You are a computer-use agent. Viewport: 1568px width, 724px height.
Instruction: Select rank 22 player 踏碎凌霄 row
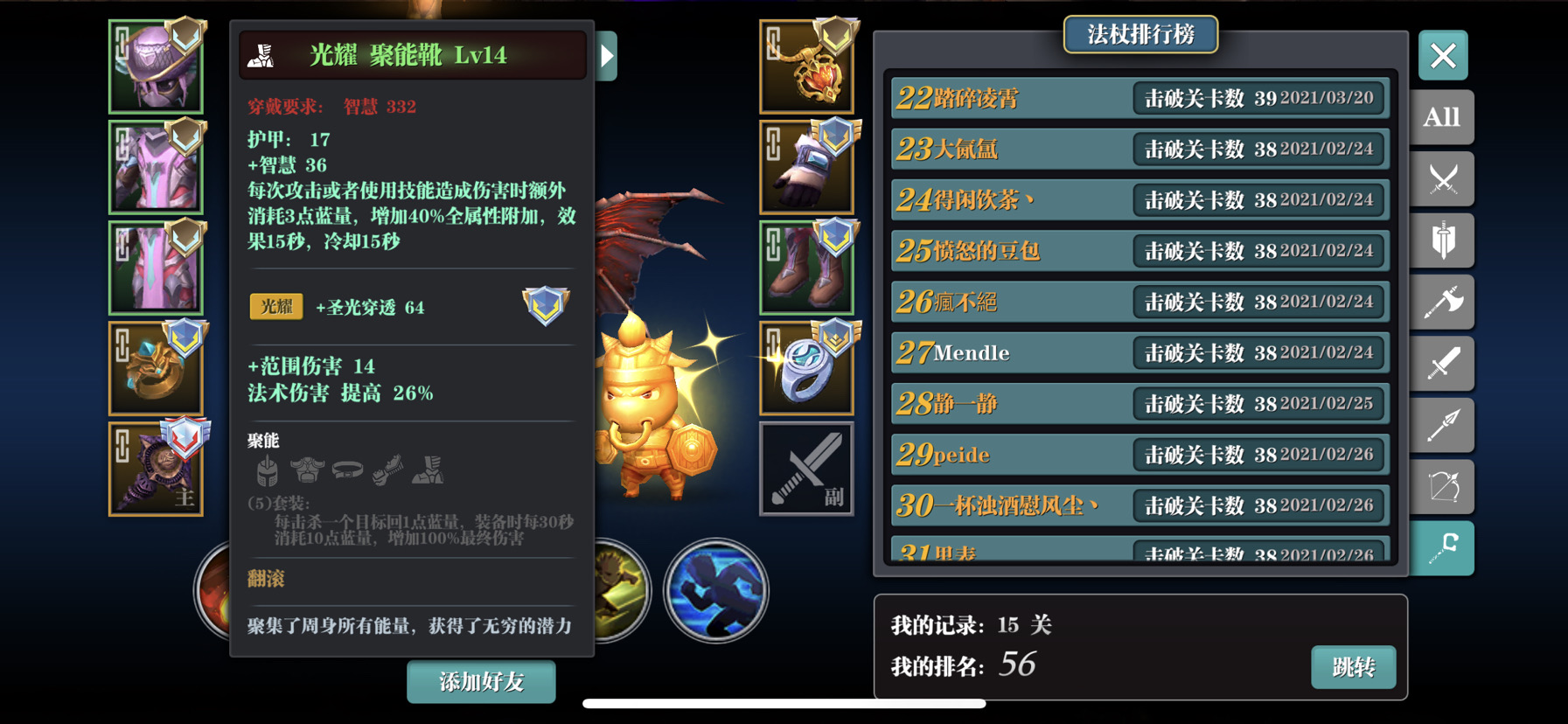pos(1139,98)
